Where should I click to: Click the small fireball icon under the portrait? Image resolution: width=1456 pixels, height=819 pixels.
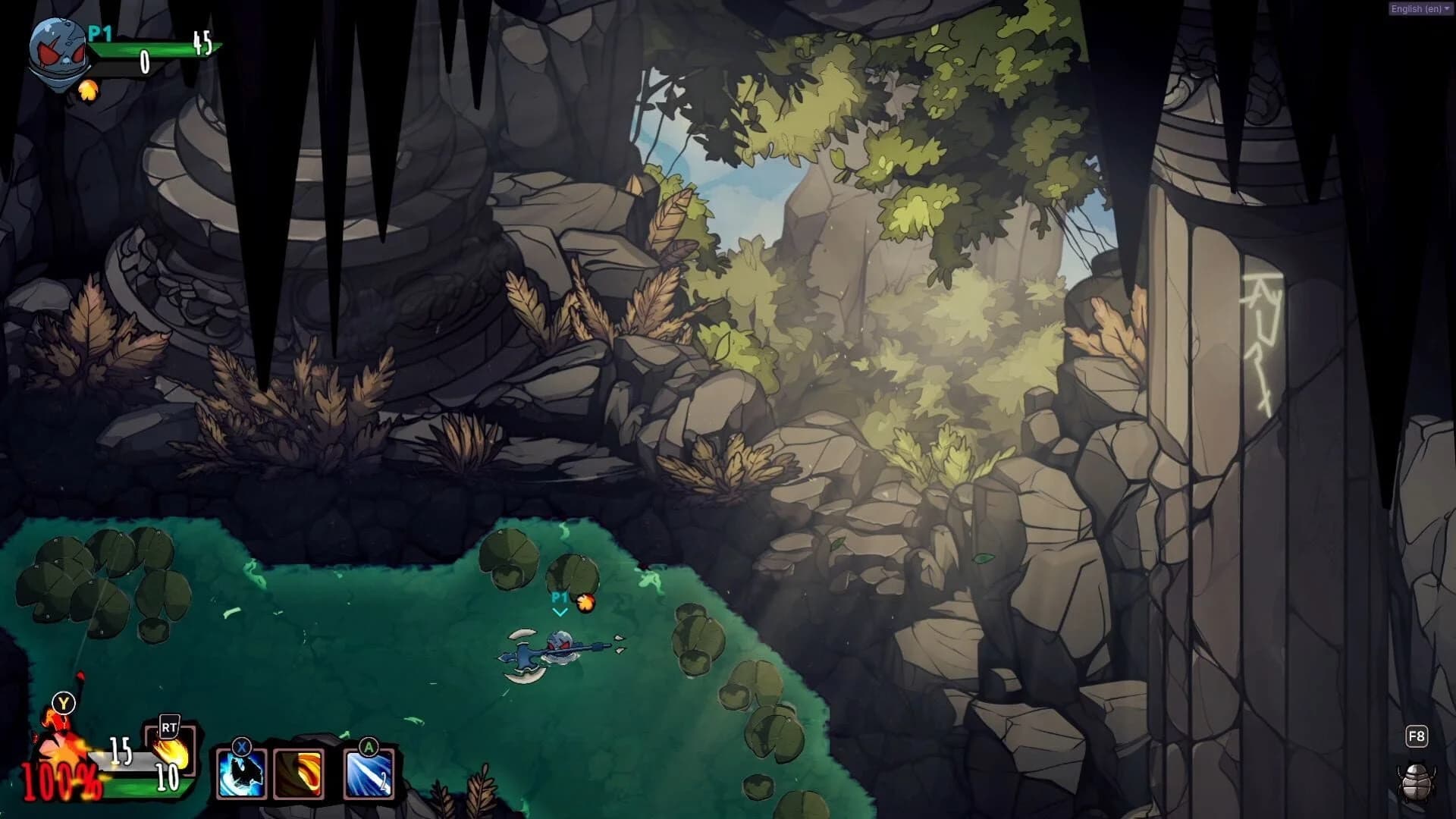click(88, 91)
